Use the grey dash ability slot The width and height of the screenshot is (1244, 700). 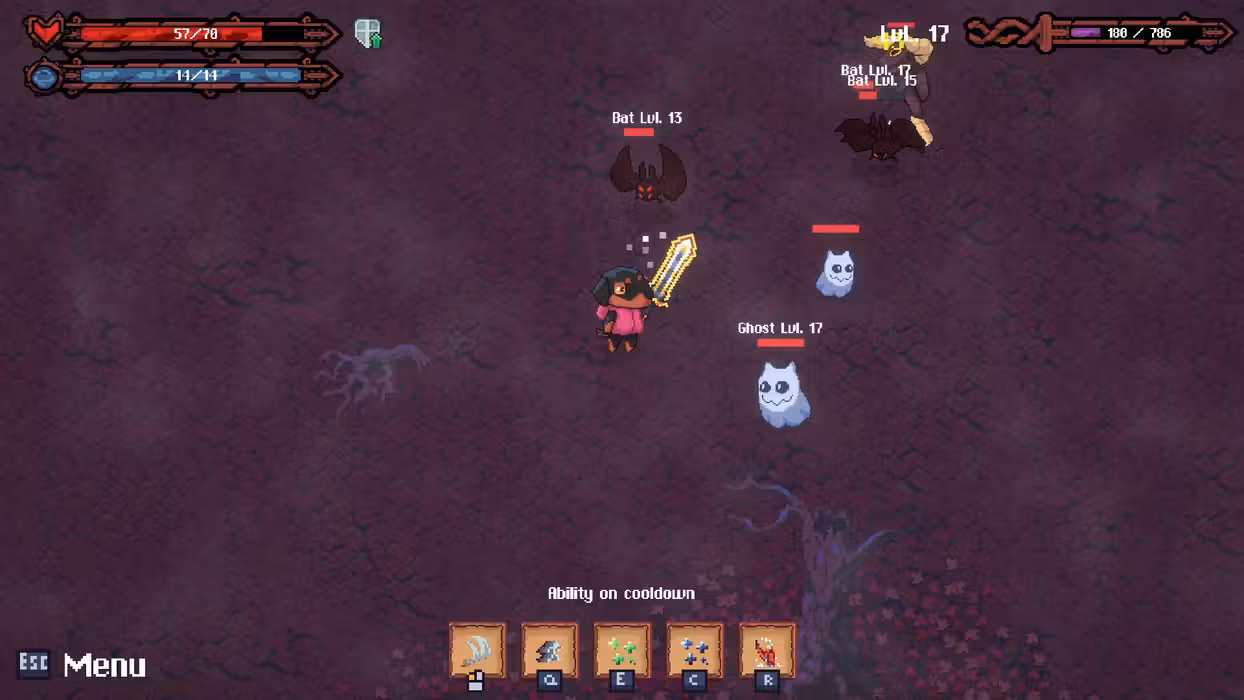click(549, 650)
